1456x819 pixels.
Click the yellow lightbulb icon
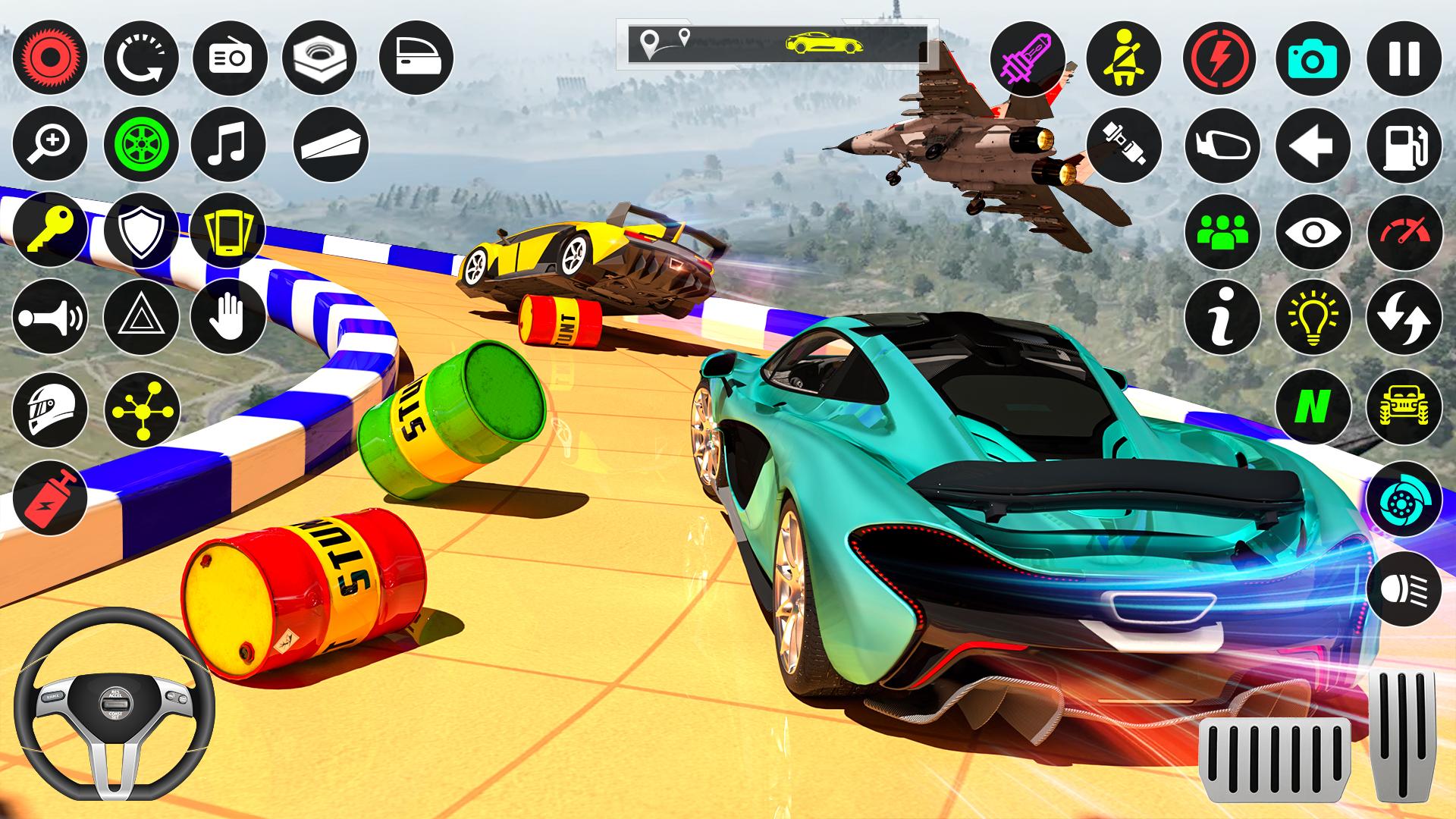tap(1313, 317)
